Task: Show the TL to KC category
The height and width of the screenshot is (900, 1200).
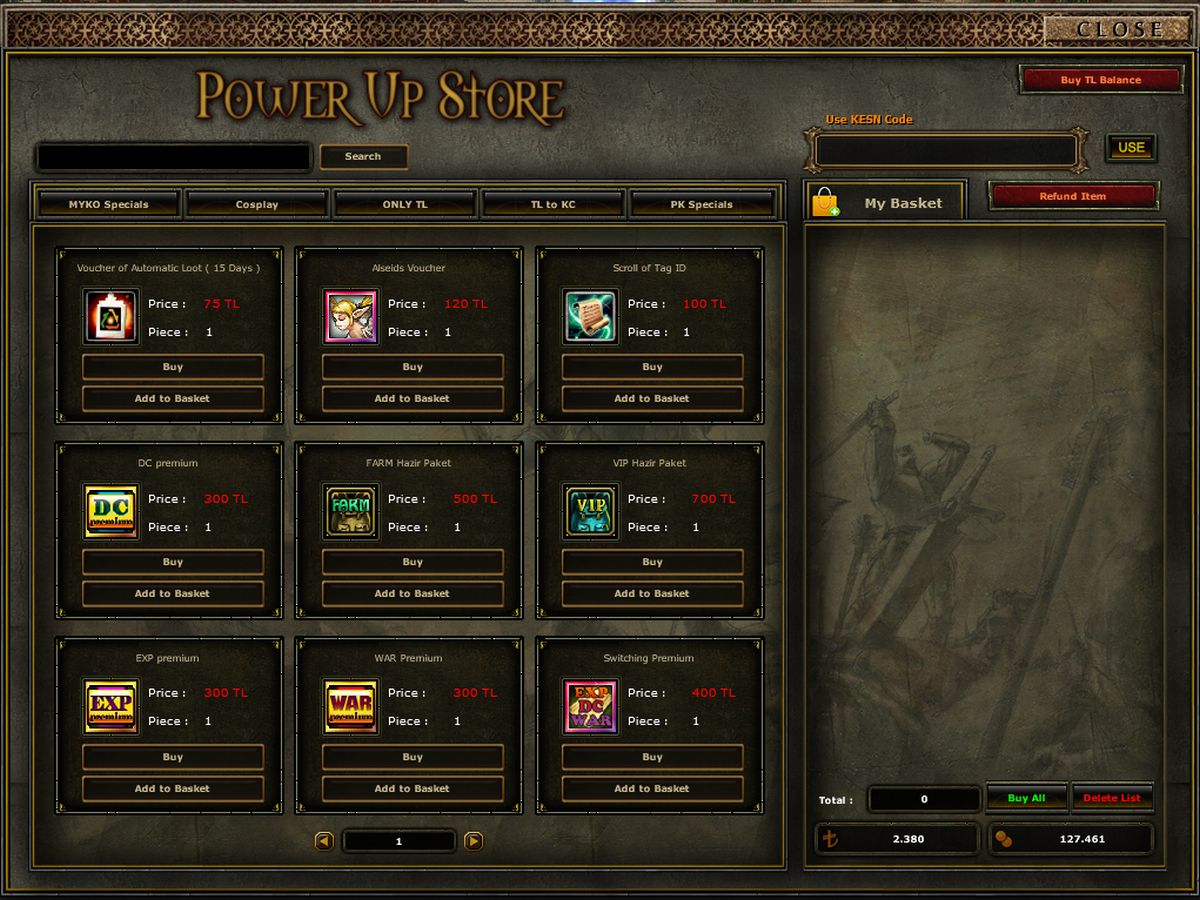Action: [553, 204]
